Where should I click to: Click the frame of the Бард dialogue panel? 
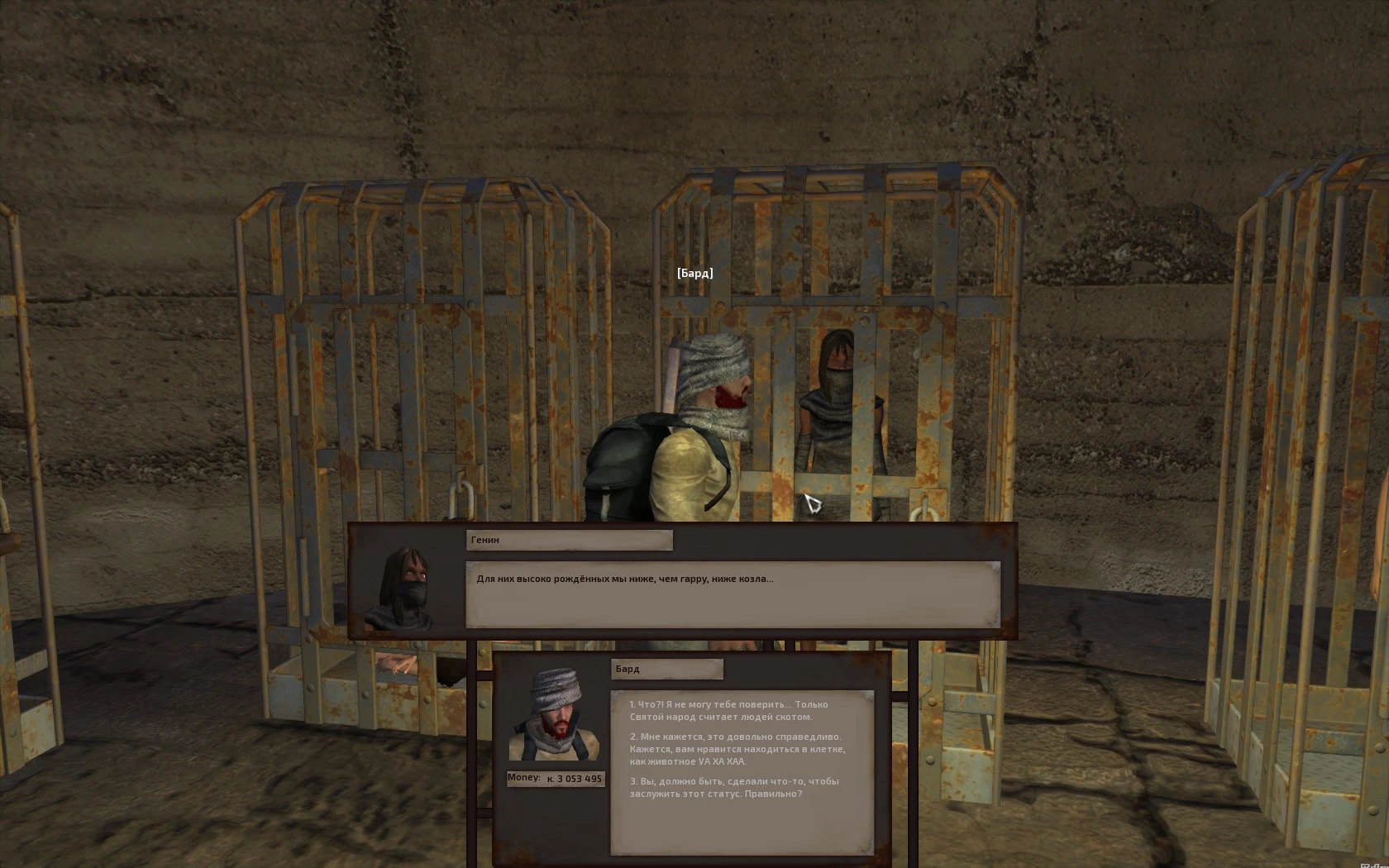pos(496,761)
